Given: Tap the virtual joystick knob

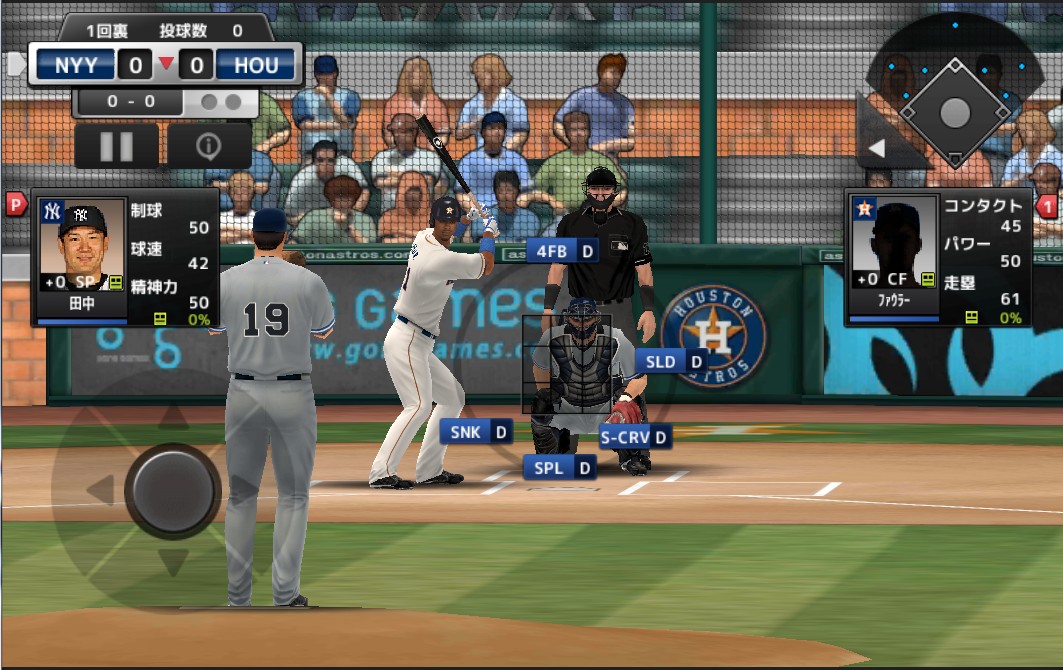Looking at the screenshot, I should click(x=173, y=489).
